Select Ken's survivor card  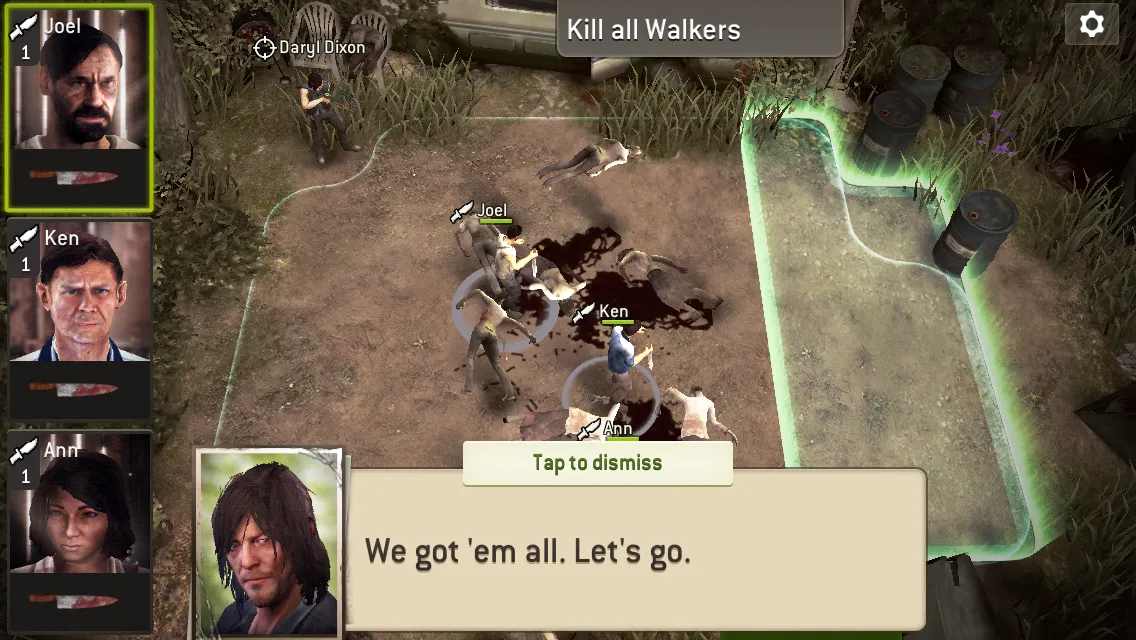tap(80, 318)
